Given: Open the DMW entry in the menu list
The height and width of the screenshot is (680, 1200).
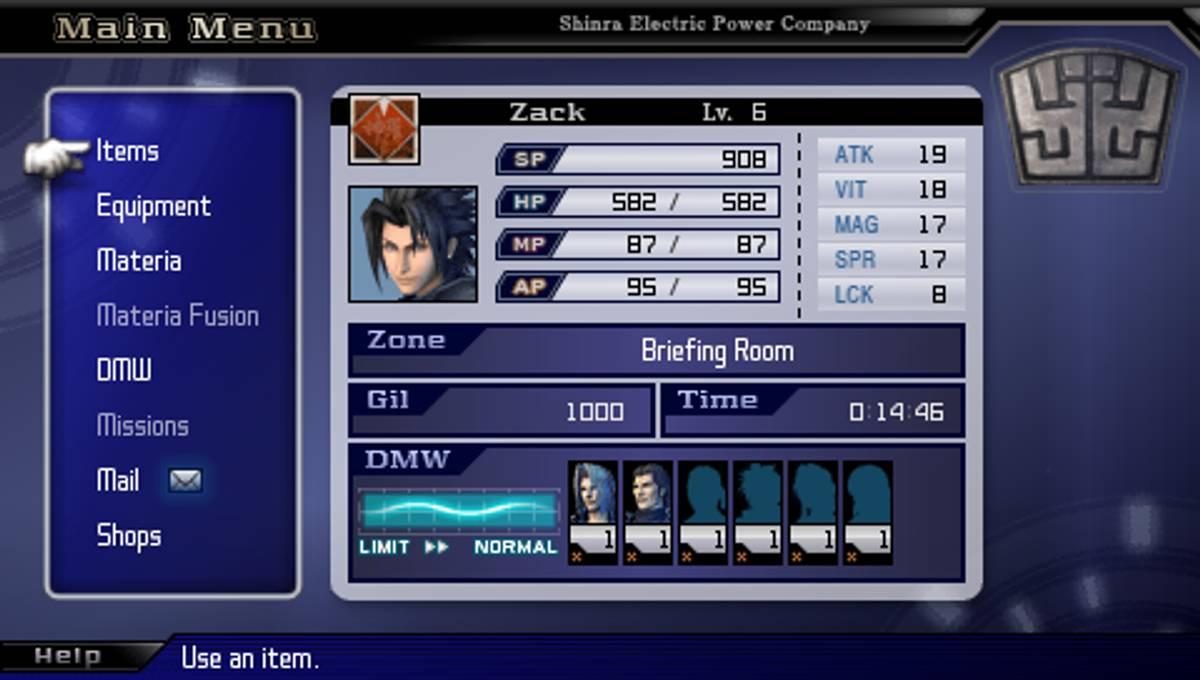Looking at the screenshot, I should [124, 371].
